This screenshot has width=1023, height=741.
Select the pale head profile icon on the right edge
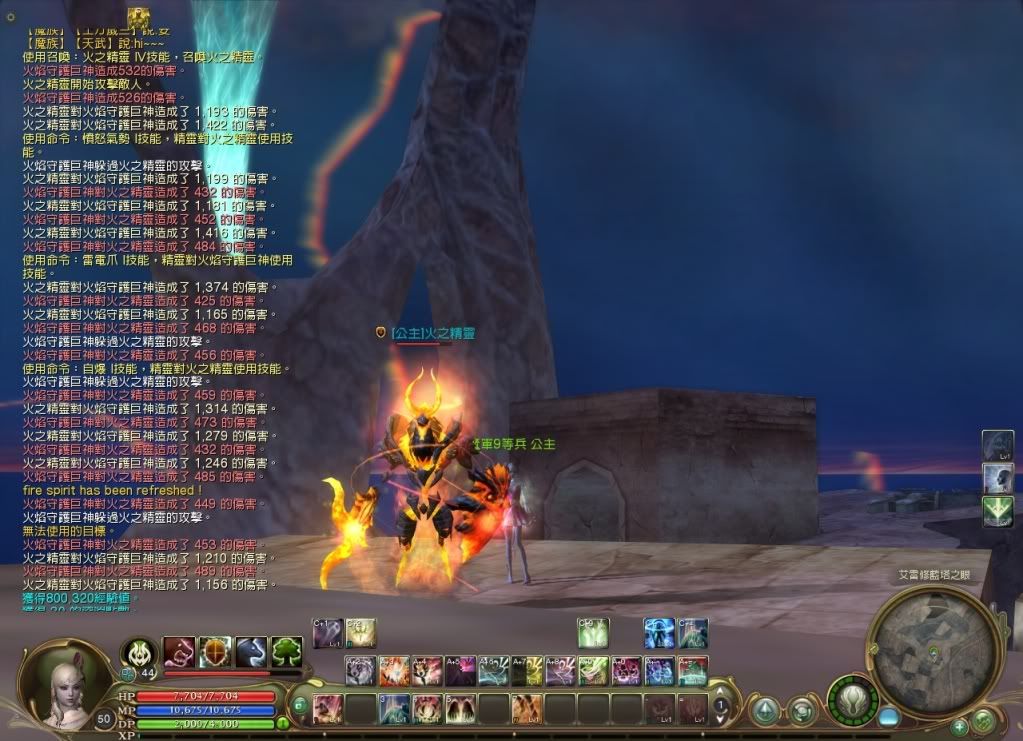click(x=998, y=478)
